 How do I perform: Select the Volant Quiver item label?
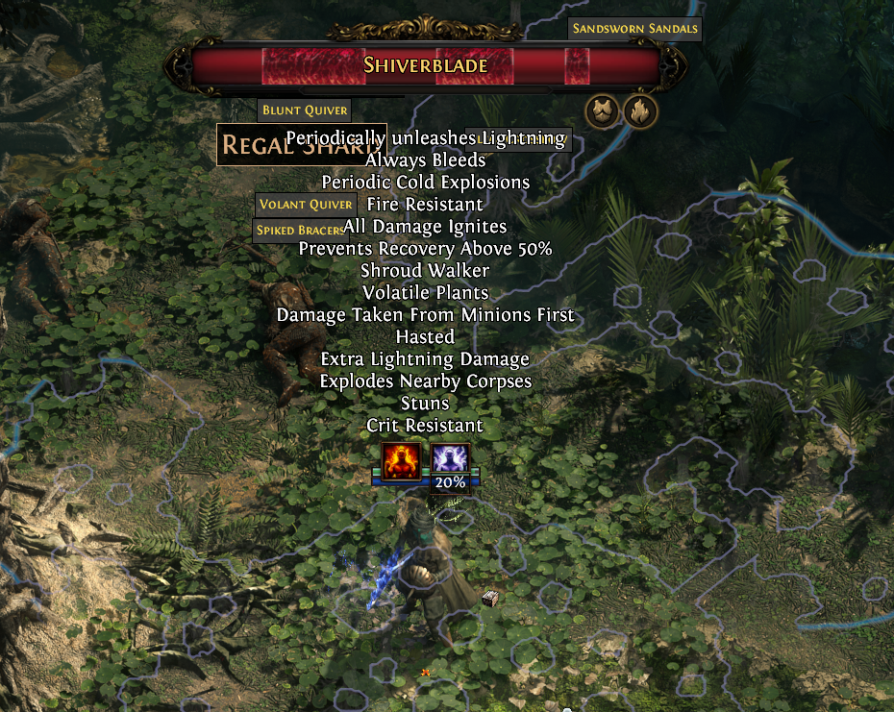(305, 204)
